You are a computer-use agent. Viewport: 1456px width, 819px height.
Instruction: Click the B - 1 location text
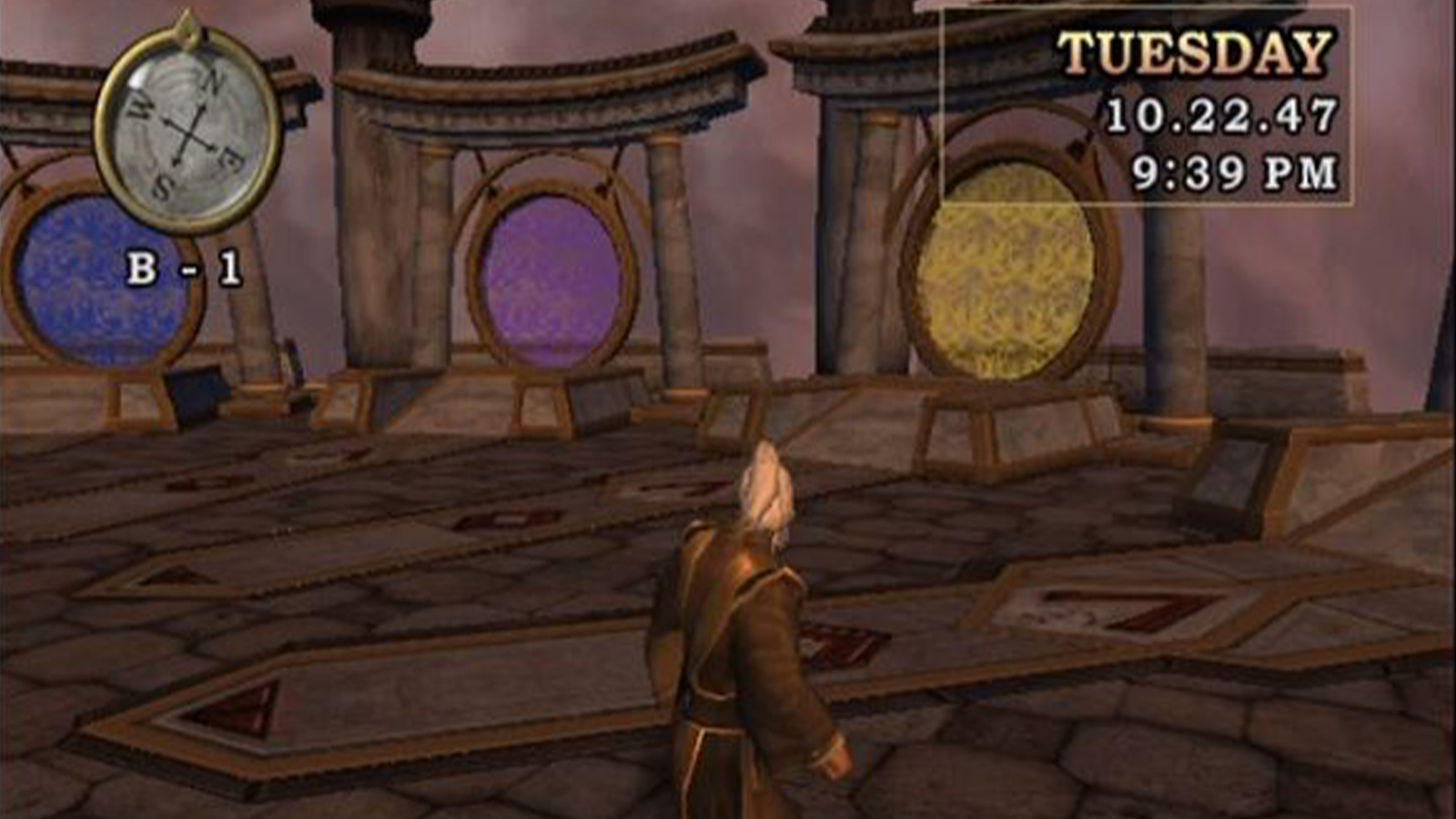[187, 267]
